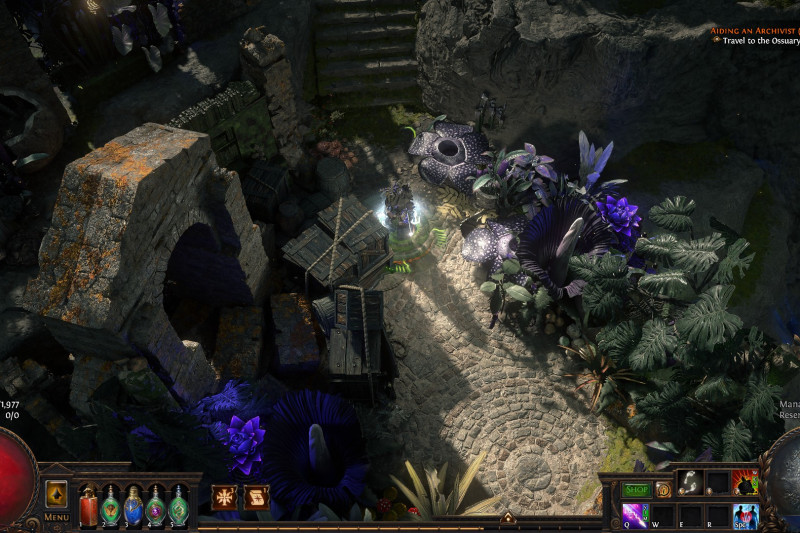This screenshot has height=533, width=800.
Task: Activate the purple lightning skill on Q
Action: [x=635, y=515]
